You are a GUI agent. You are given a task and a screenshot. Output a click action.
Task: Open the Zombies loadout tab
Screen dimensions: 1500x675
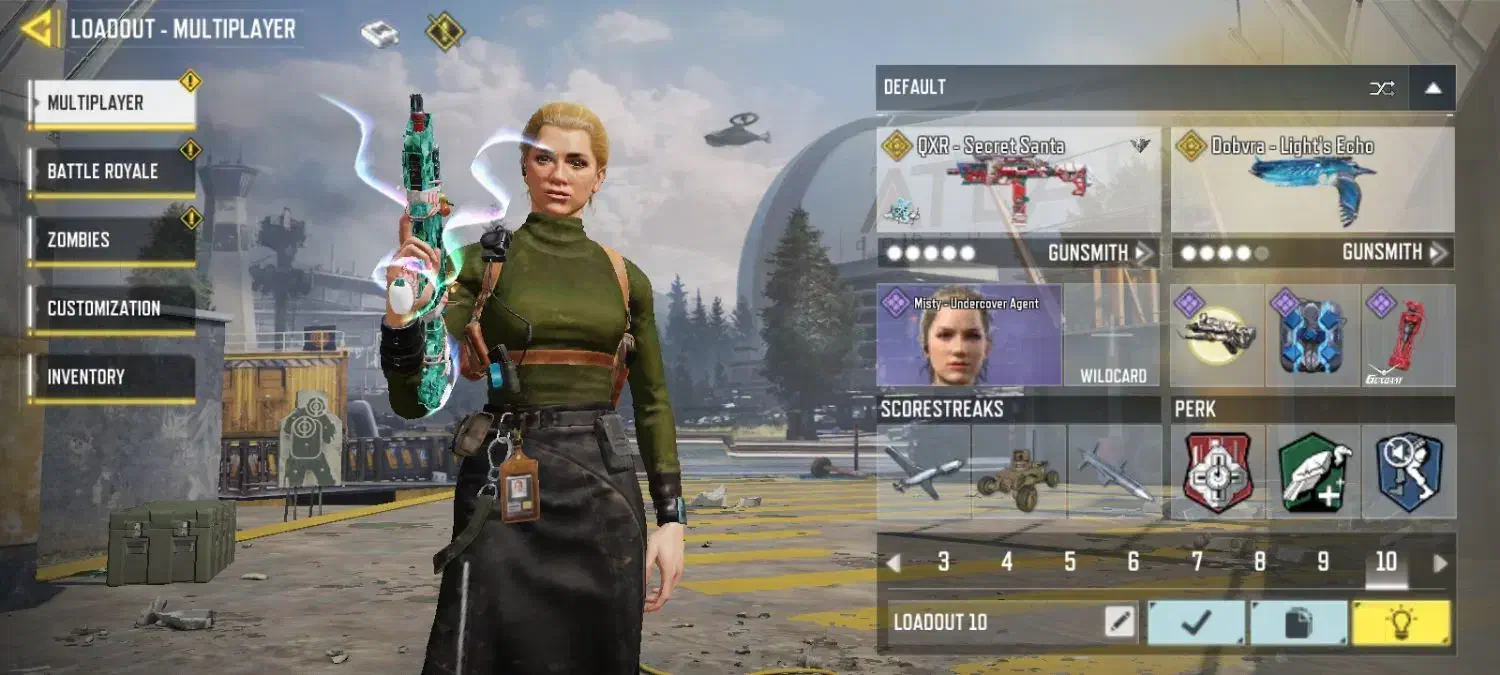coord(110,240)
